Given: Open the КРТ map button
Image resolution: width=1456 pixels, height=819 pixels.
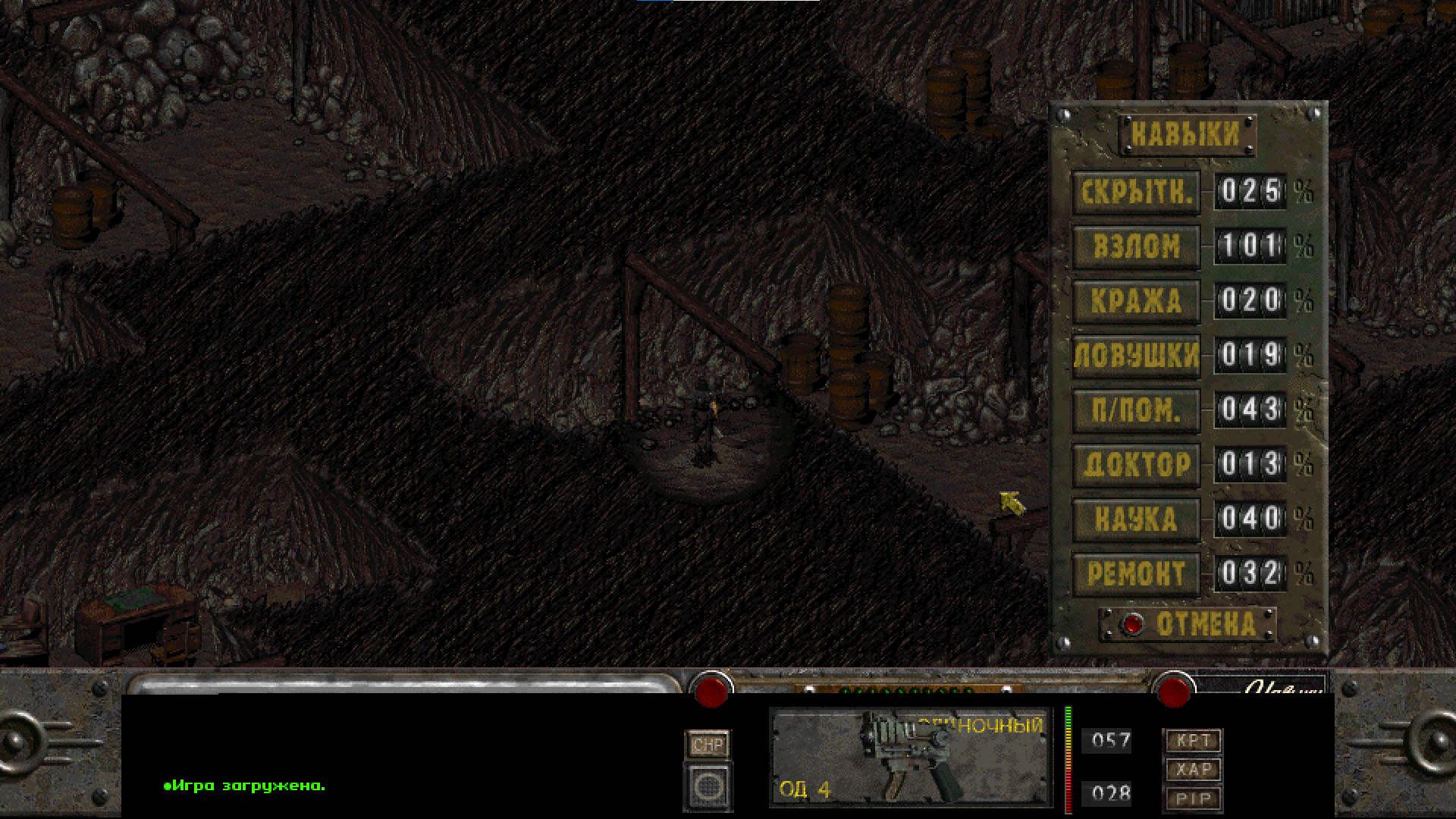Looking at the screenshot, I should point(1193,740).
